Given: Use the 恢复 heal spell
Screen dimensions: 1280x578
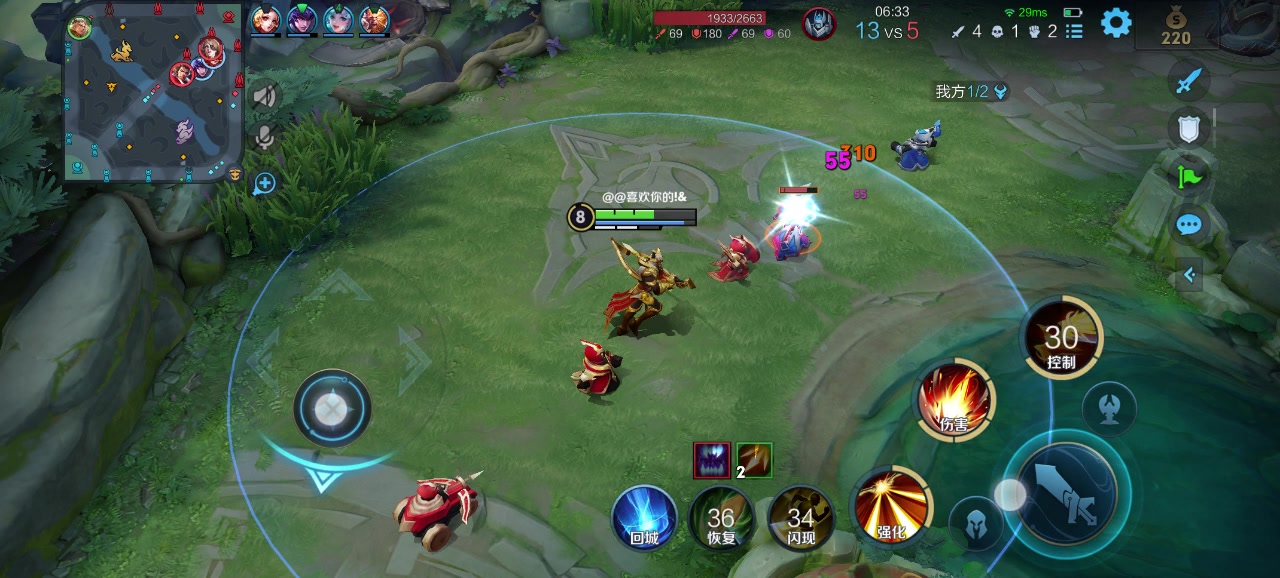Looking at the screenshot, I should 721,518.
